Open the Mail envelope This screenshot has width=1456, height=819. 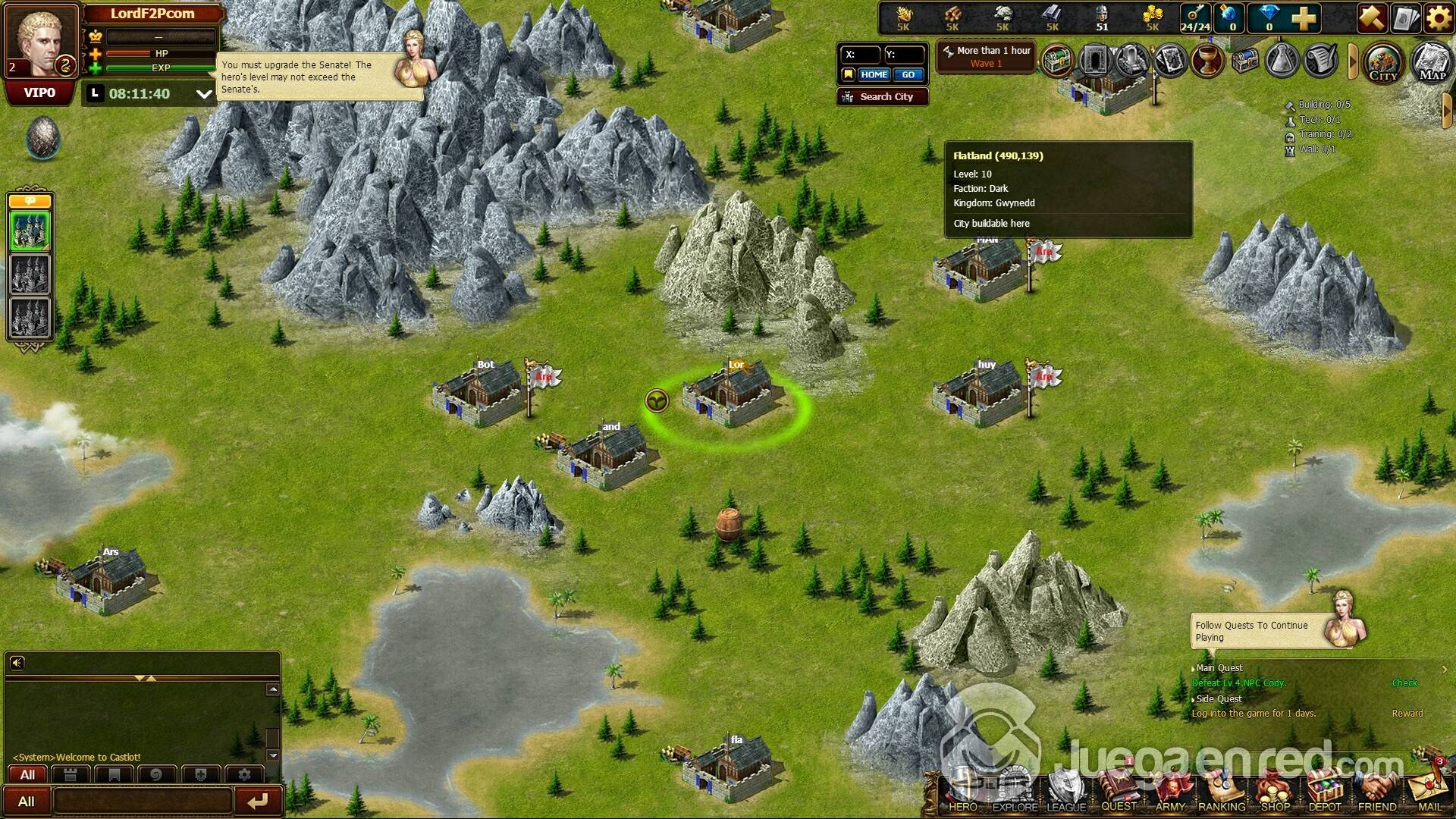point(1429,794)
